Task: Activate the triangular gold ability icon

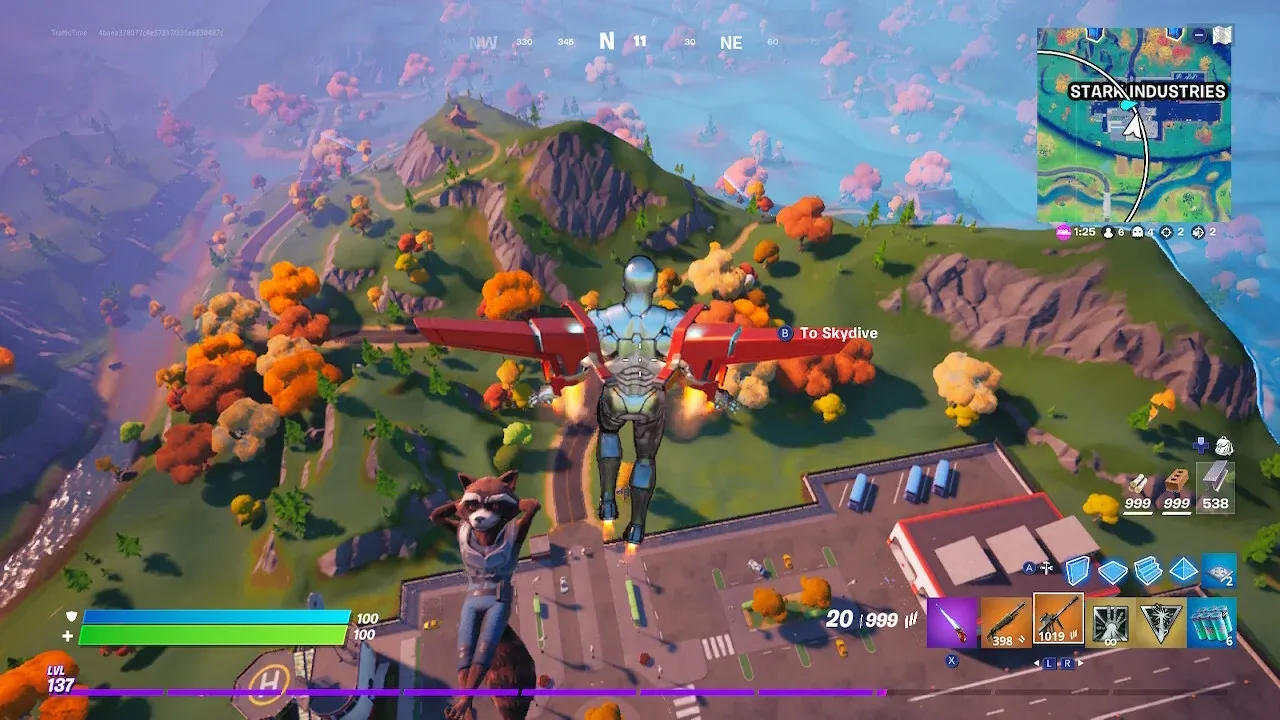Action: coord(1162,622)
